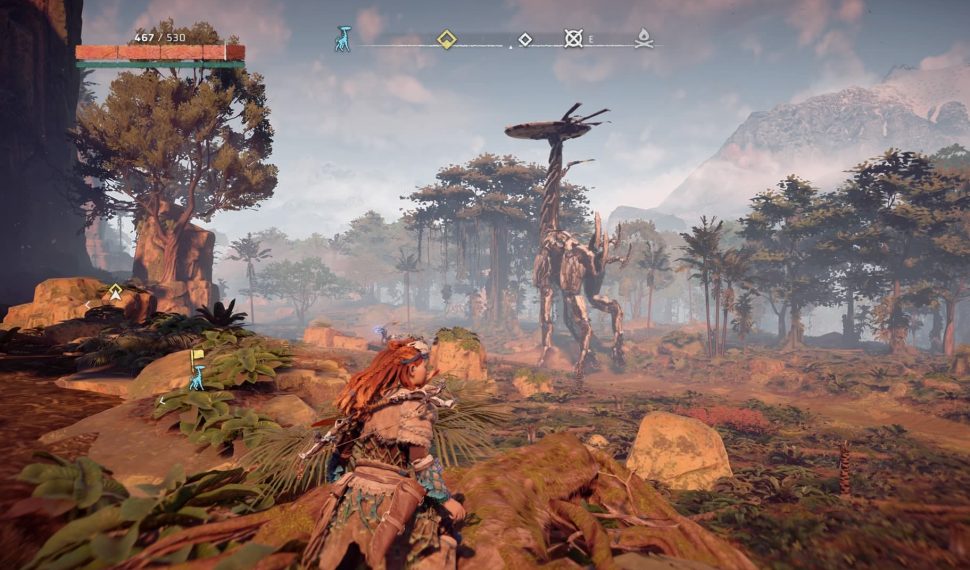Click the yellow quest waypoint with white arrow

tap(116, 292)
